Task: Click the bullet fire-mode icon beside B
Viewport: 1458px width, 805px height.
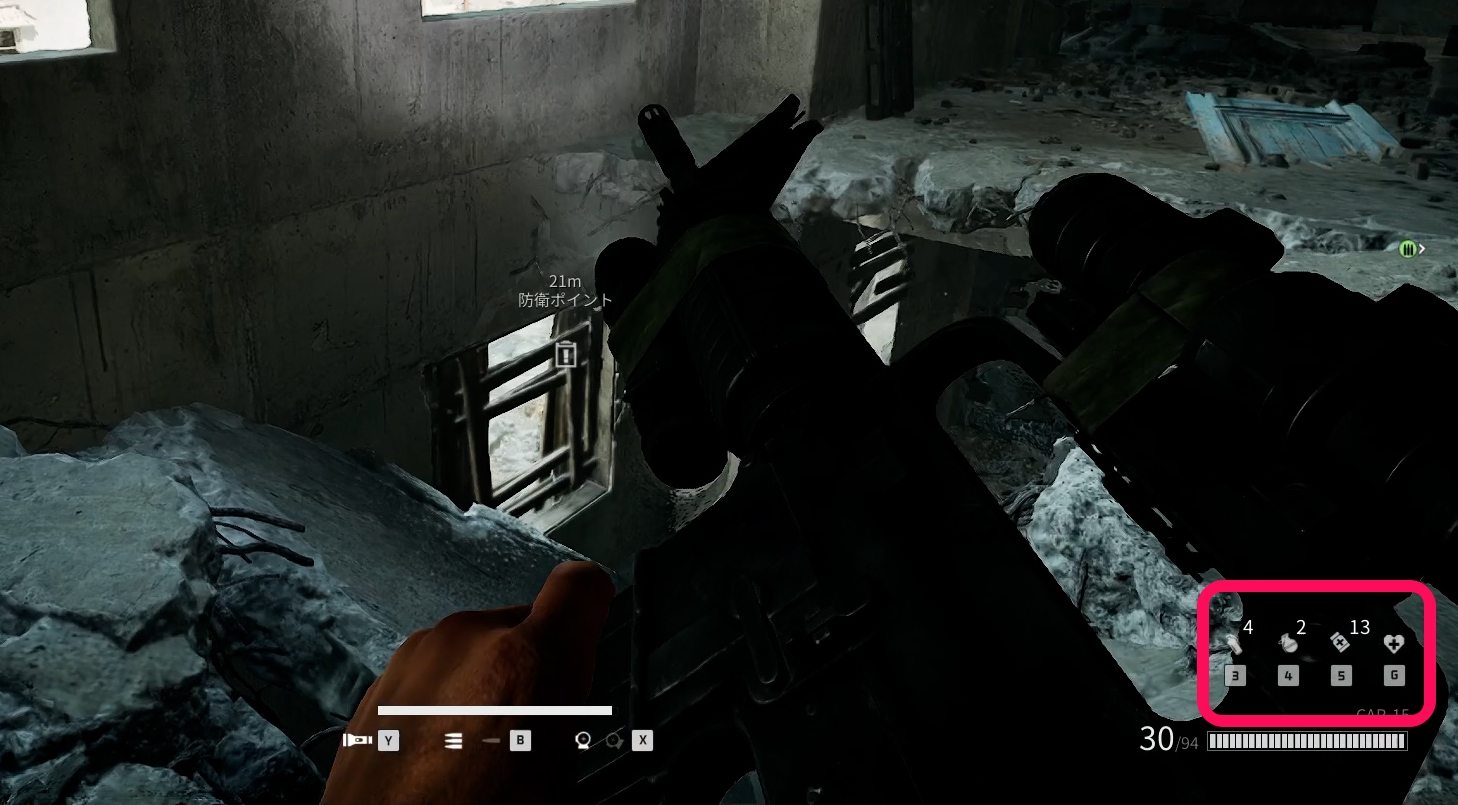Action: (490, 740)
